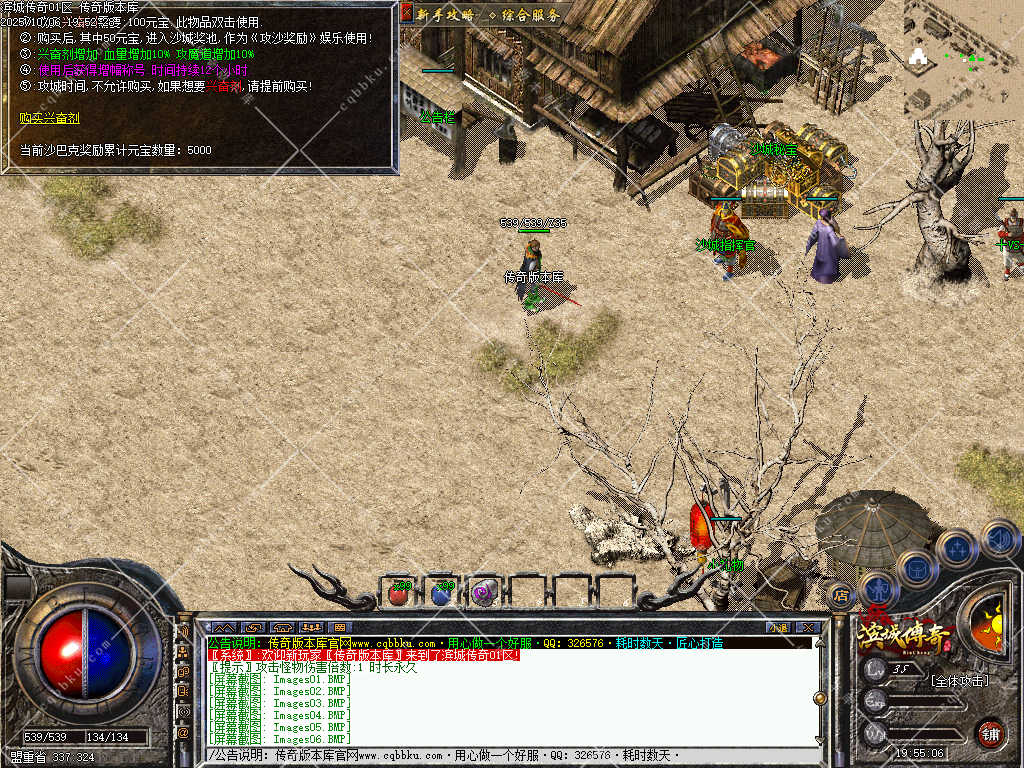
Task: Change the 全体攻击 attack mode
Action: click(958, 681)
